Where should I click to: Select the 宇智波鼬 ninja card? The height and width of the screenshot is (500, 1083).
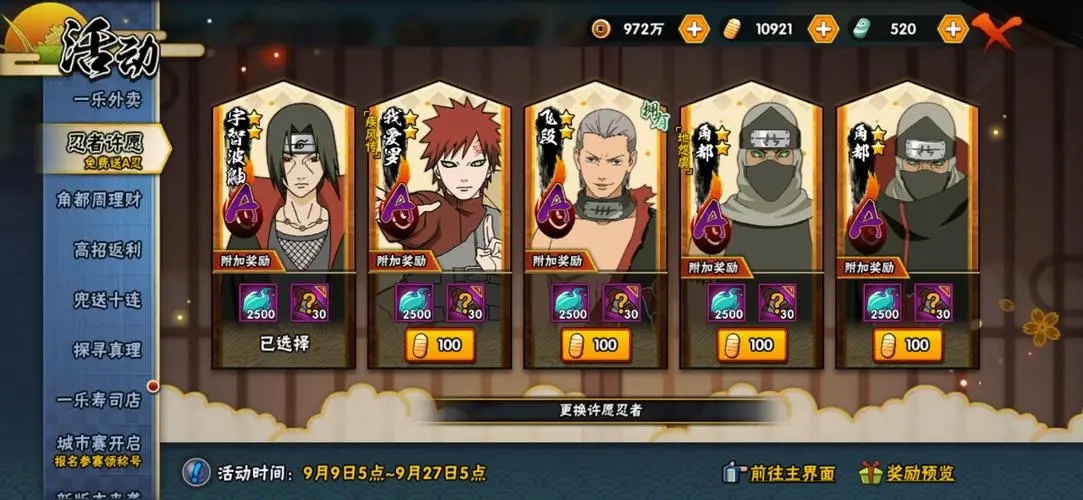pyautogui.click(x=283, y=180)
